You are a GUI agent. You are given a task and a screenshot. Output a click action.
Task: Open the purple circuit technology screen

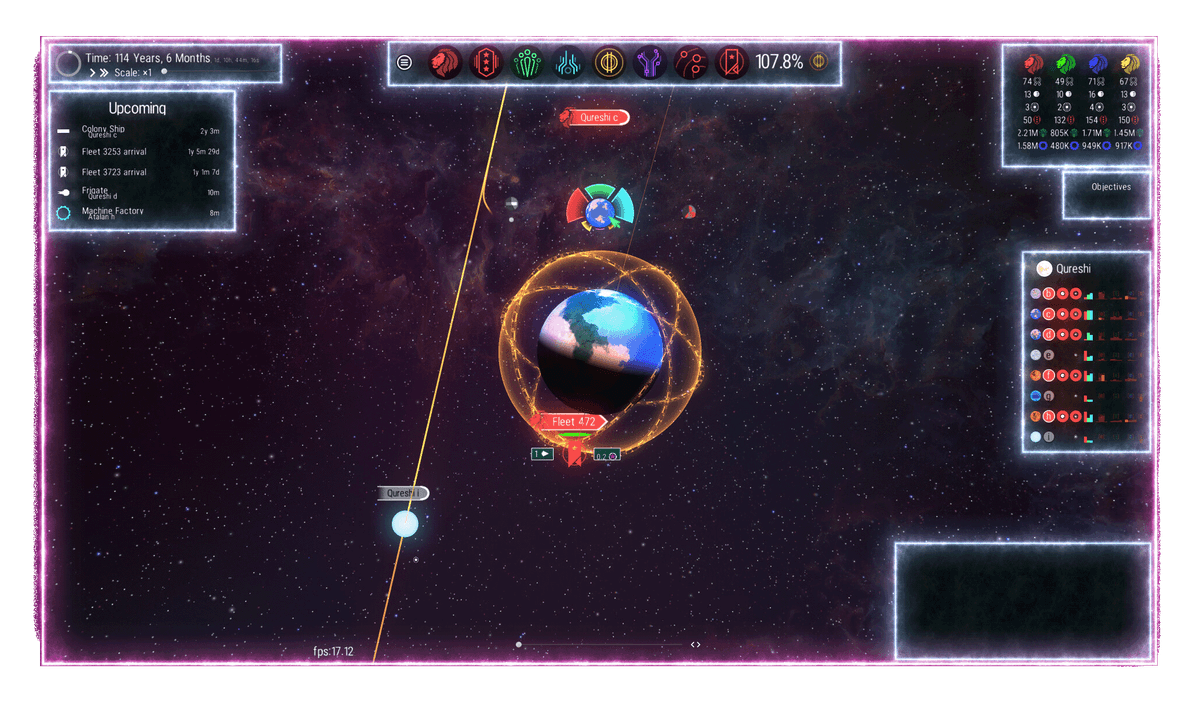[650, 63]
